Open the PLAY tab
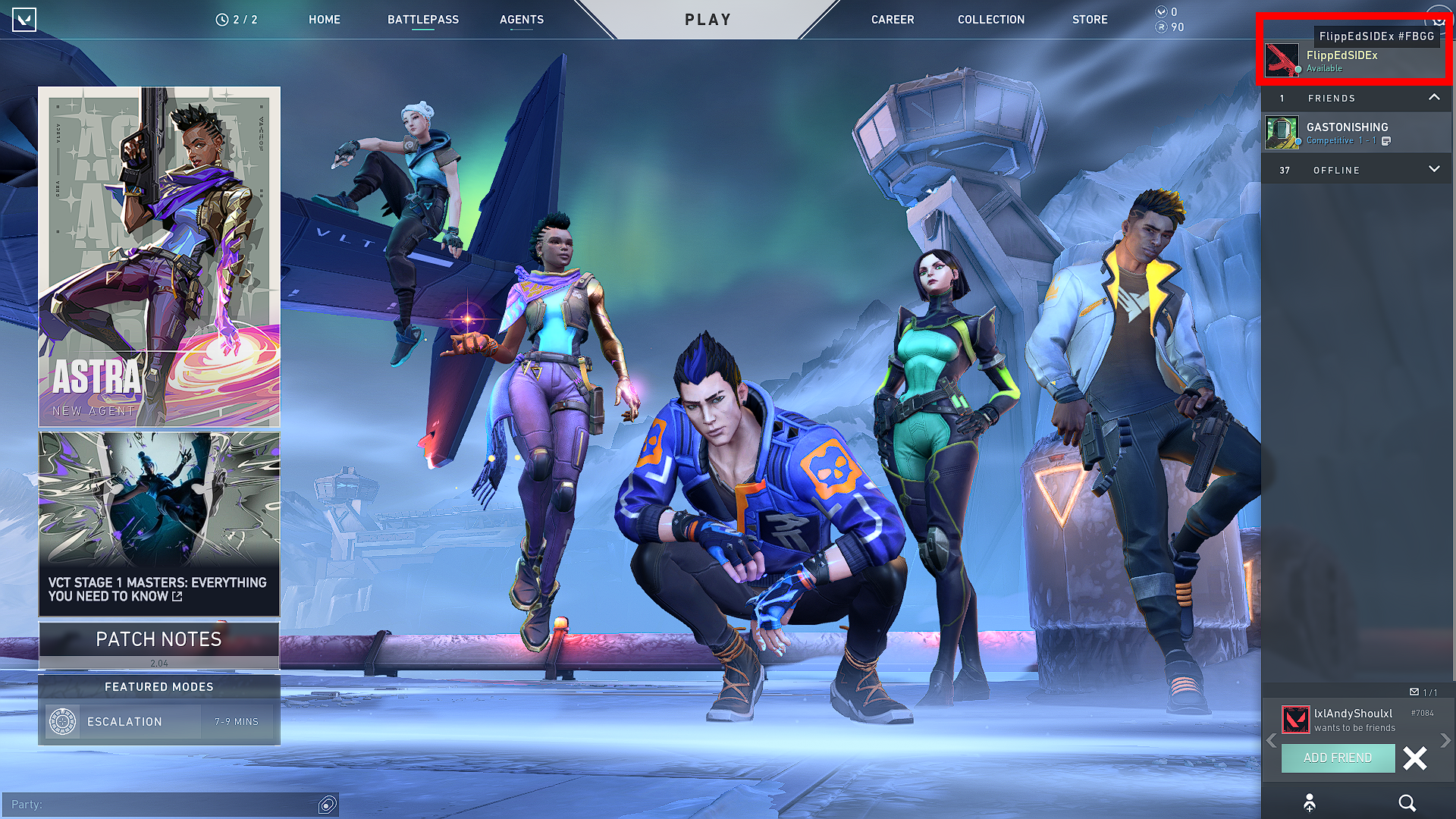The width and height of the screenshot is (1456, 819). point(708,20)
